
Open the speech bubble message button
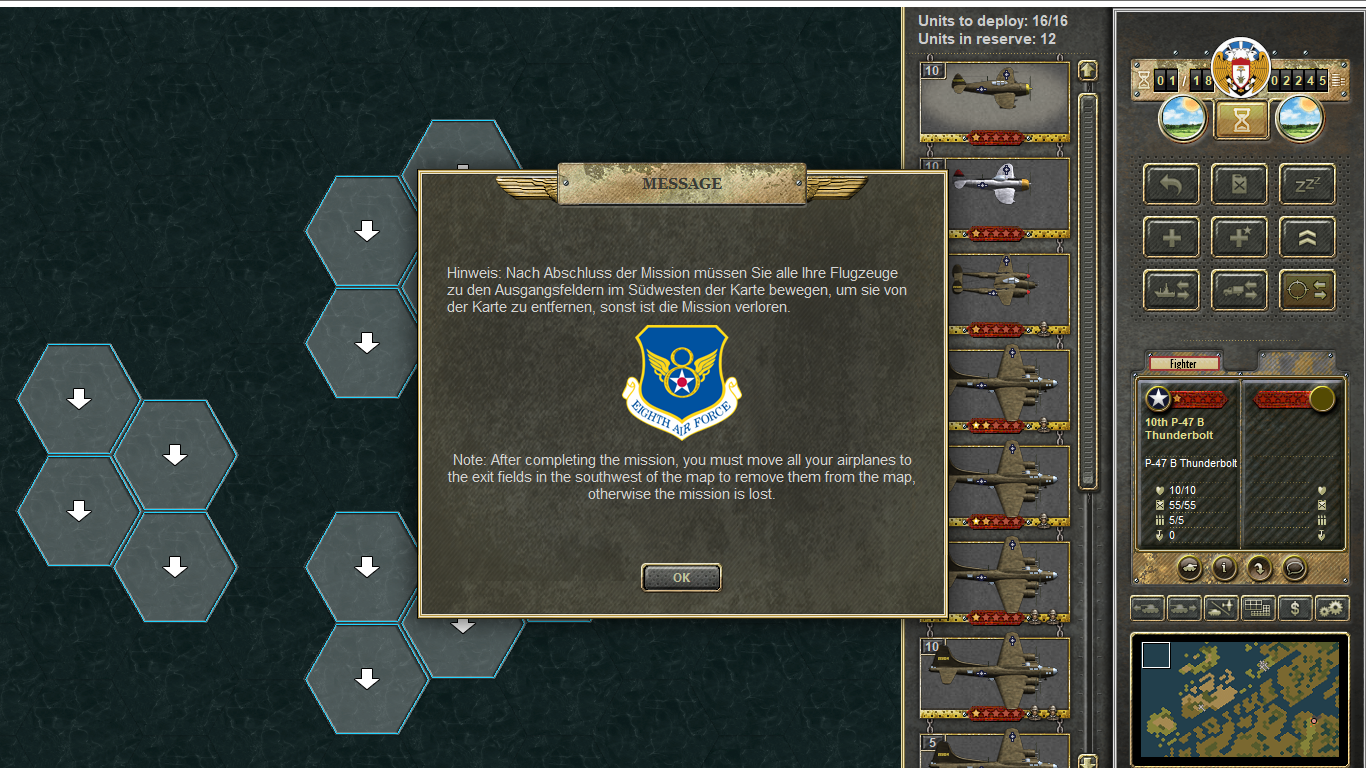(x=1294, y=568)
